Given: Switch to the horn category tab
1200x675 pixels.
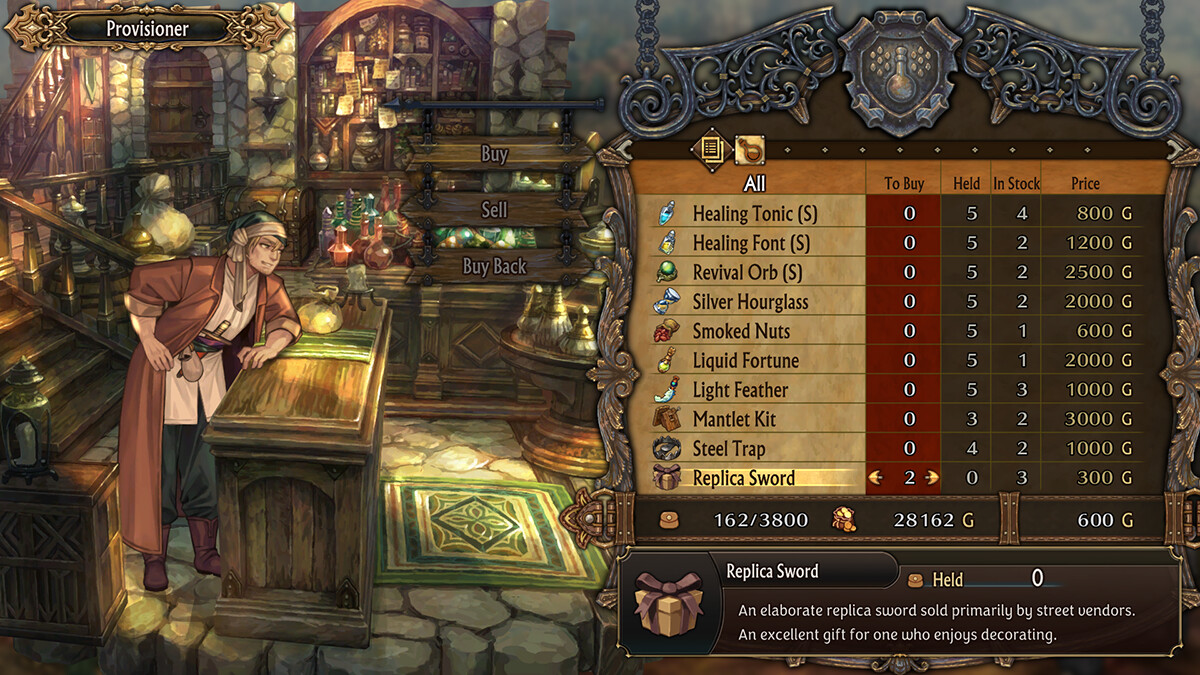Looking at the screenshot, I should (749, 150).
